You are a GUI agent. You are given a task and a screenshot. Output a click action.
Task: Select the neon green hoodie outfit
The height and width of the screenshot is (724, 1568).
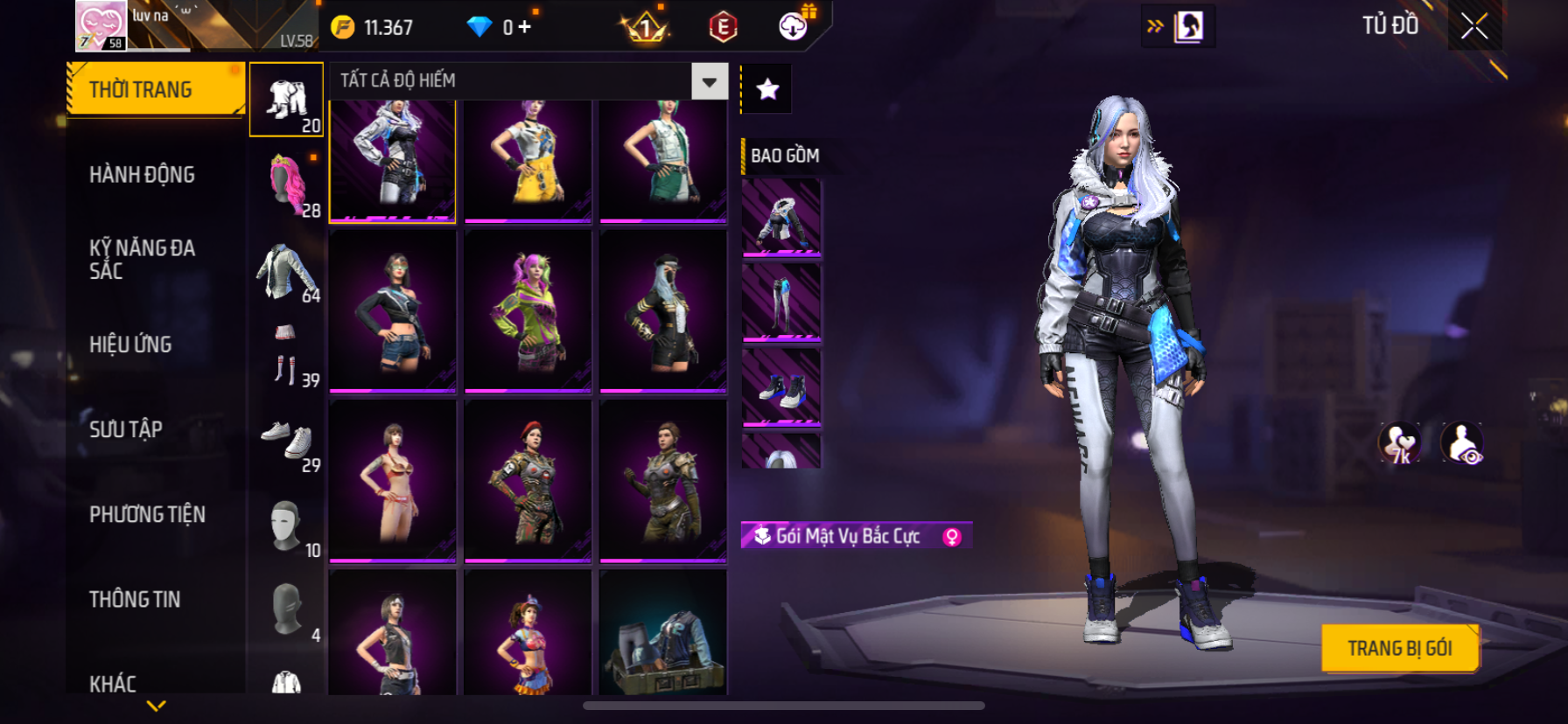528,310
